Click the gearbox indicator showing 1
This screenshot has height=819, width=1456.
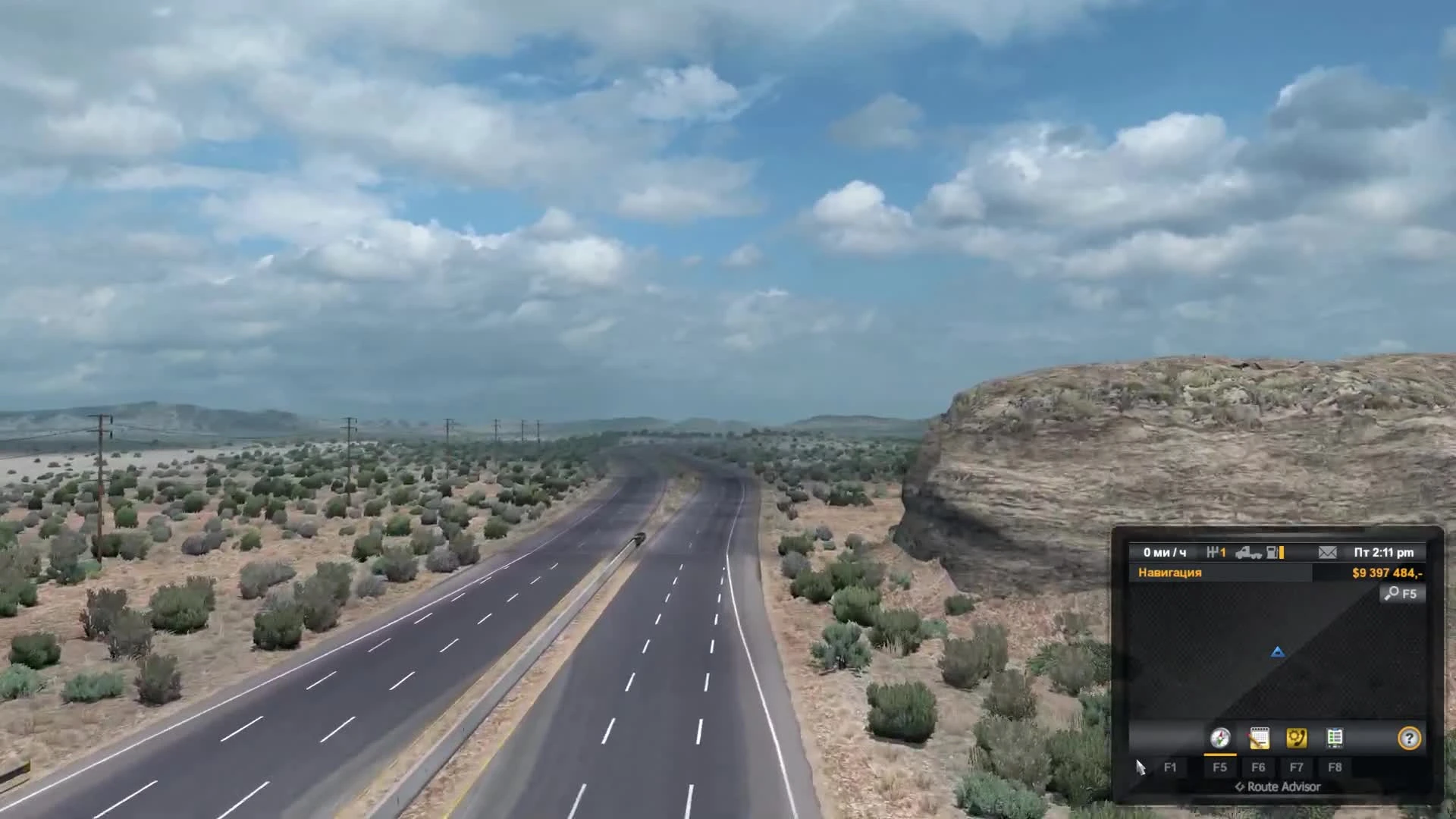pyautogui.click(x=1218, y=552)
